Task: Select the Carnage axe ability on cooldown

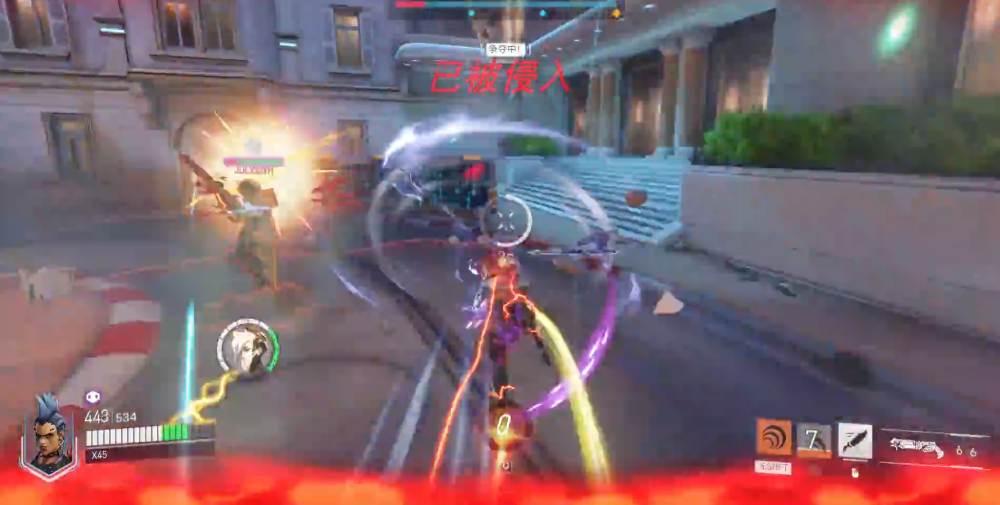Action: [813, 439]
